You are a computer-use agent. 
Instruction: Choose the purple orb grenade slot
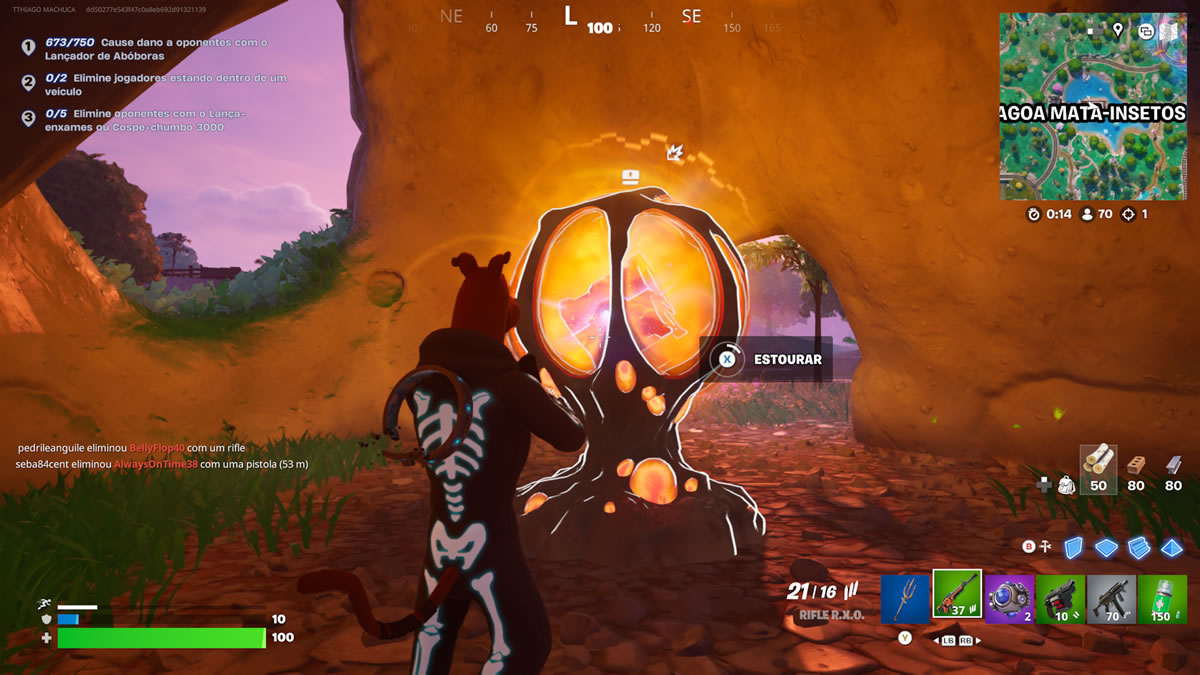pos(1009,597)
